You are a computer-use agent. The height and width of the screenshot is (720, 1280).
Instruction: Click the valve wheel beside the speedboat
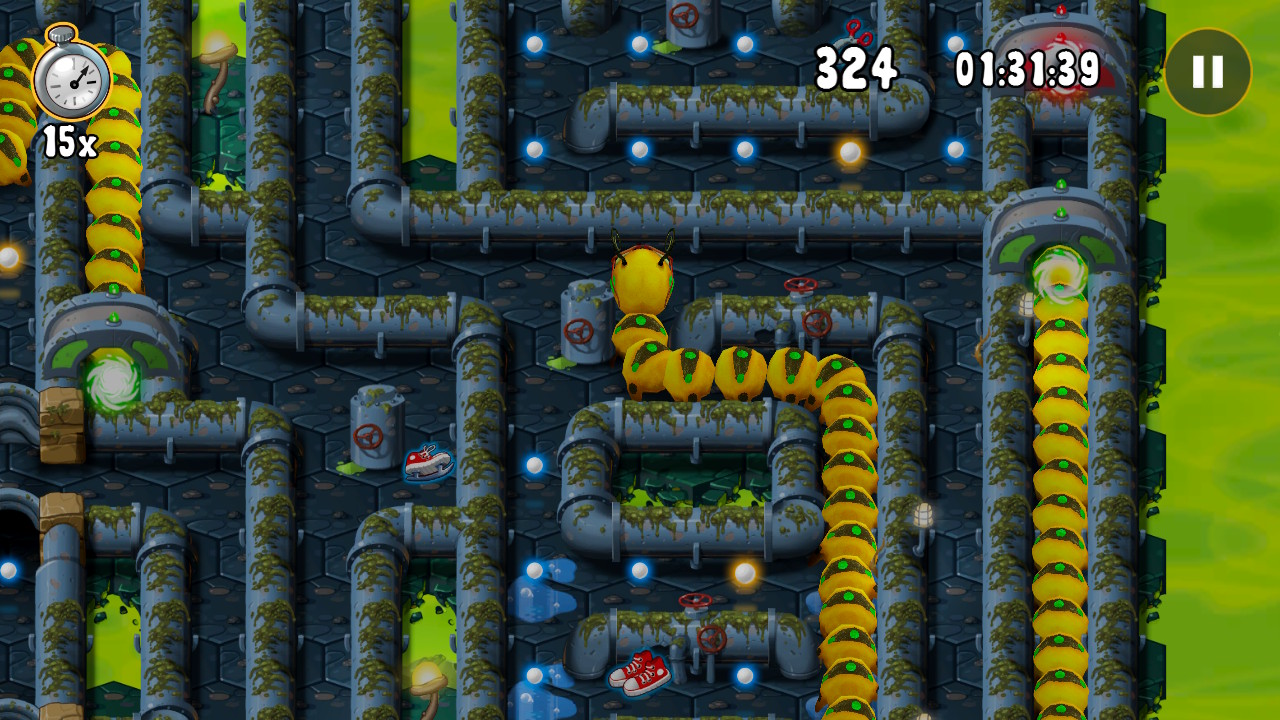tap(366, 436)
